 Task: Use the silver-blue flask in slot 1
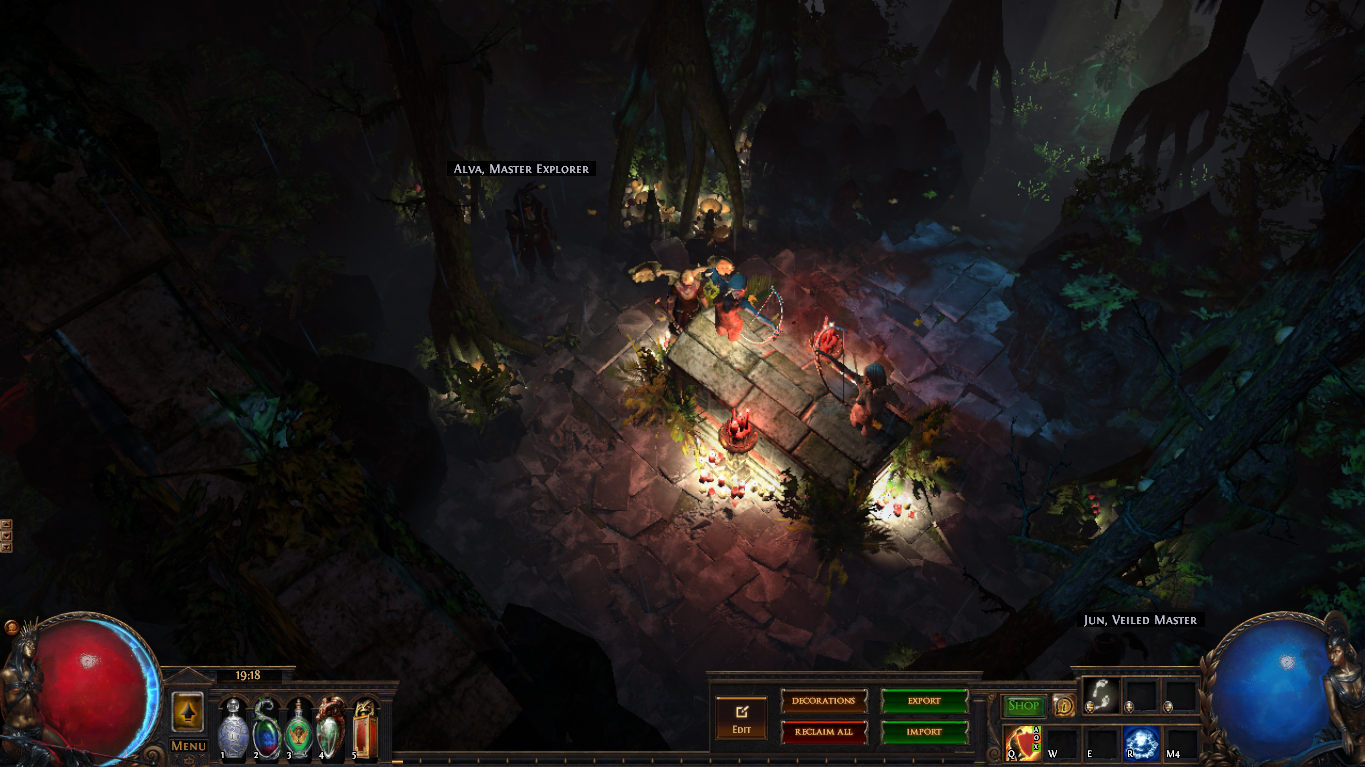pos(233,731)
